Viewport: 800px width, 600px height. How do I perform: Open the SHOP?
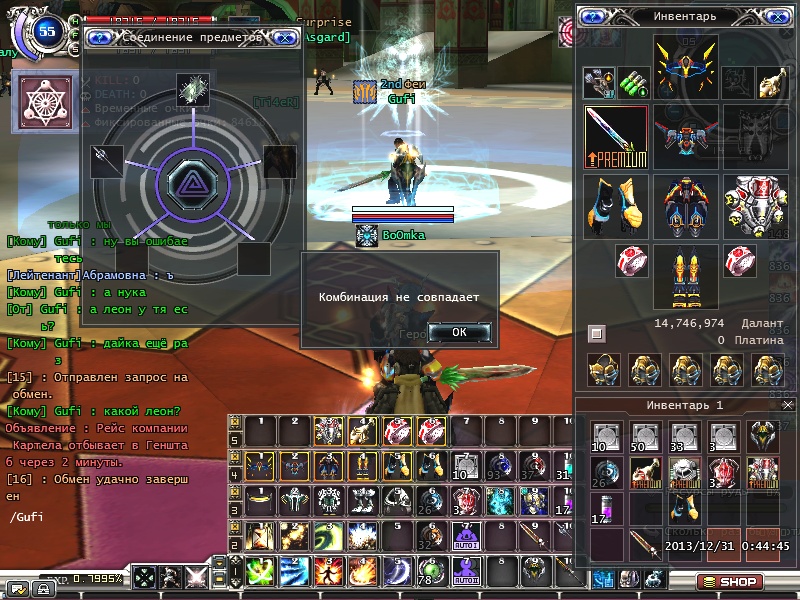pyautogui.click(x=728, y=582)
